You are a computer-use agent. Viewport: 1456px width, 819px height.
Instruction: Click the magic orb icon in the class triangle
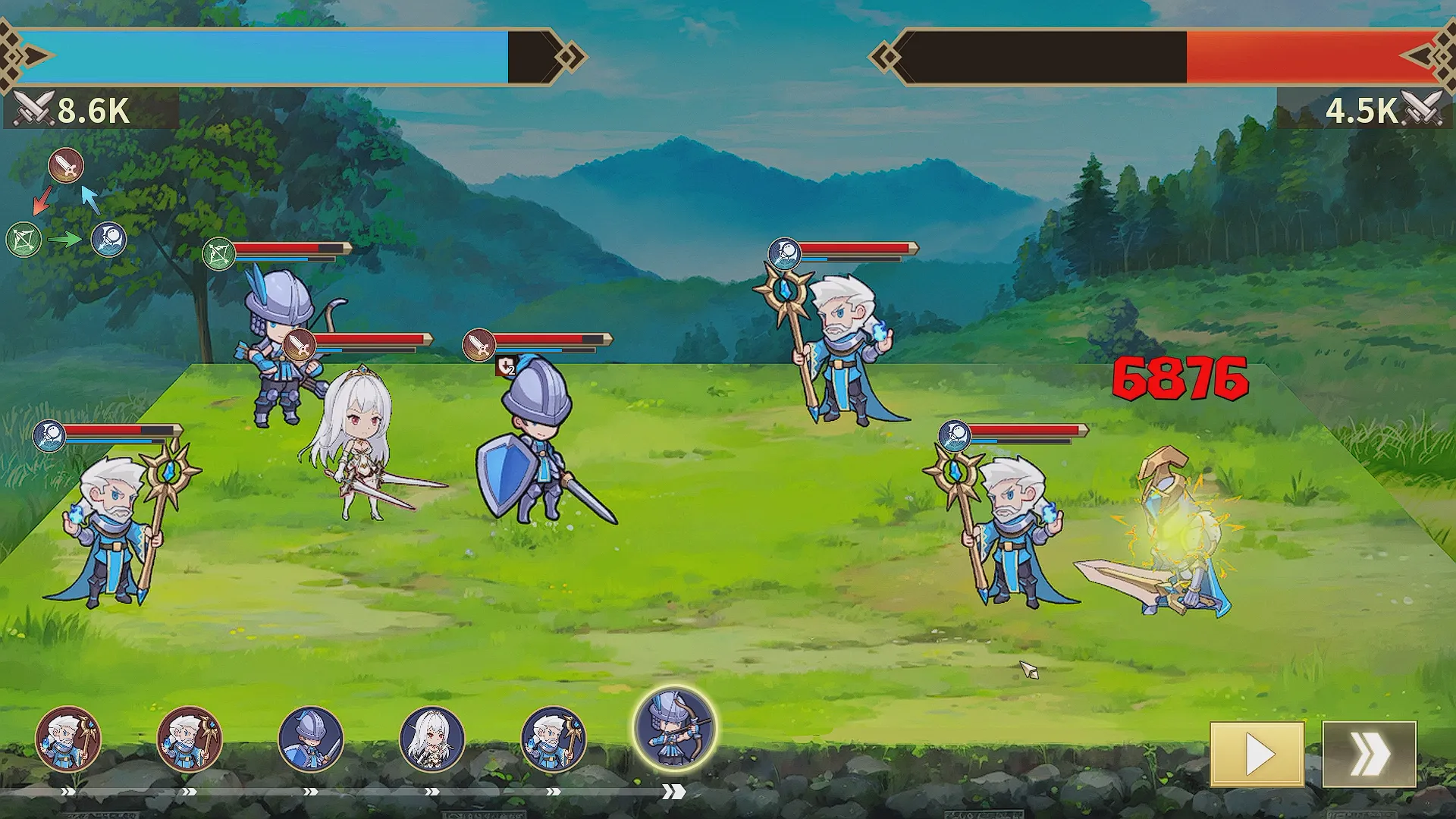tap(109, 240)
